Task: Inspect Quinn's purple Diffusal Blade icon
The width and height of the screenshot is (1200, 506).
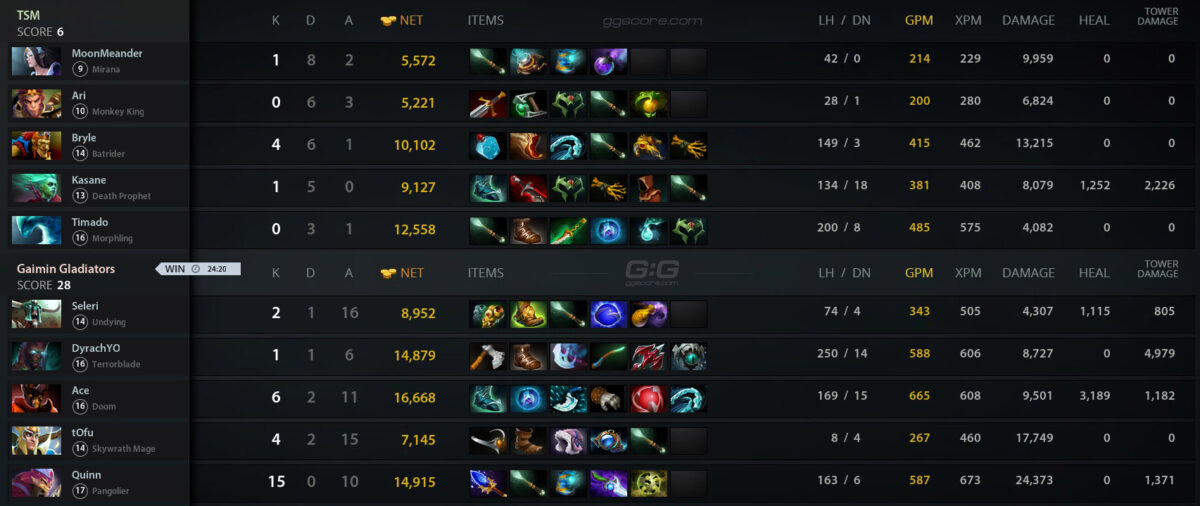Action: pyautogui.click(x=608, y=483)
